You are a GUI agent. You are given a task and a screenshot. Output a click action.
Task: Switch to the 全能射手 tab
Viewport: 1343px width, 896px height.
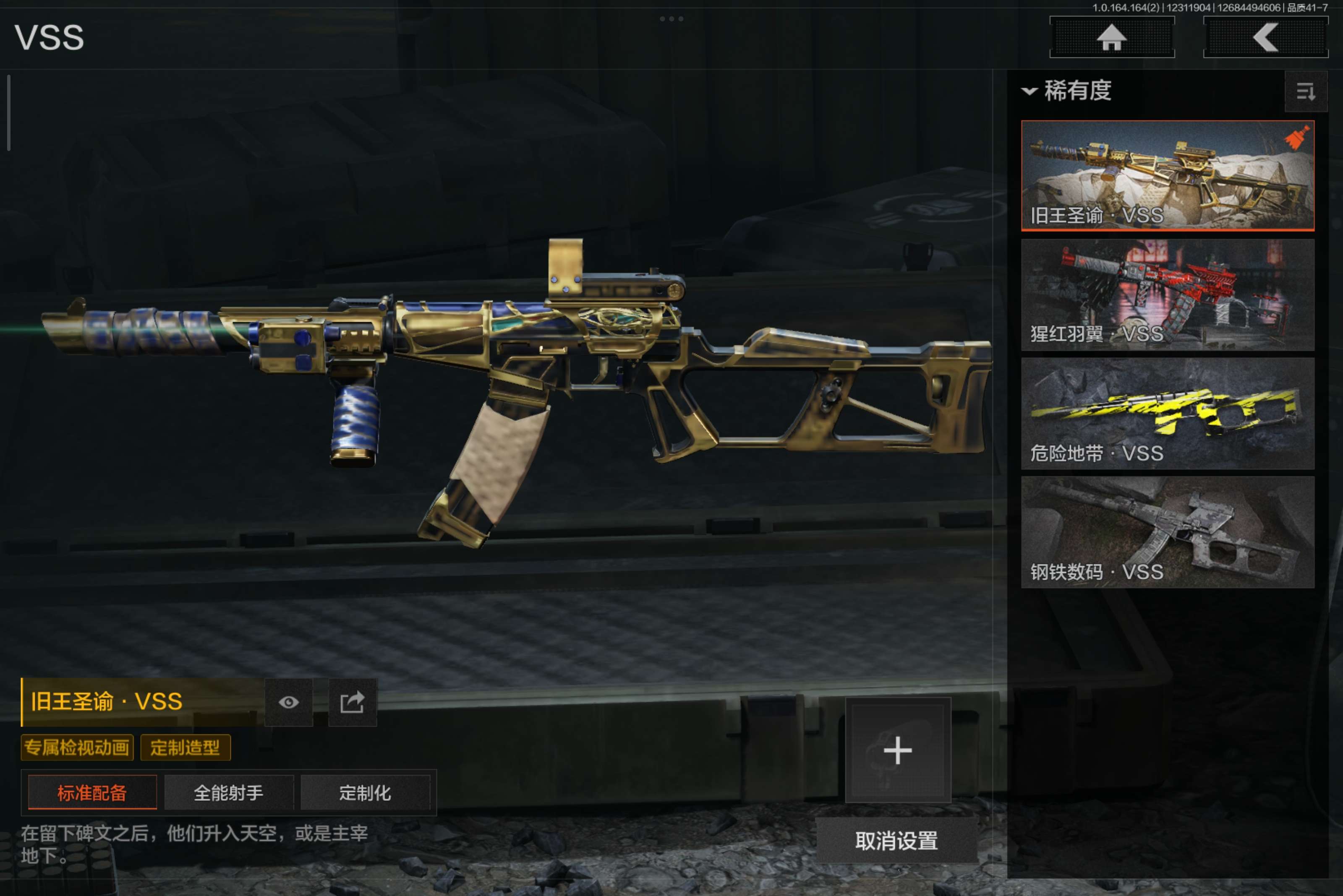229,792
